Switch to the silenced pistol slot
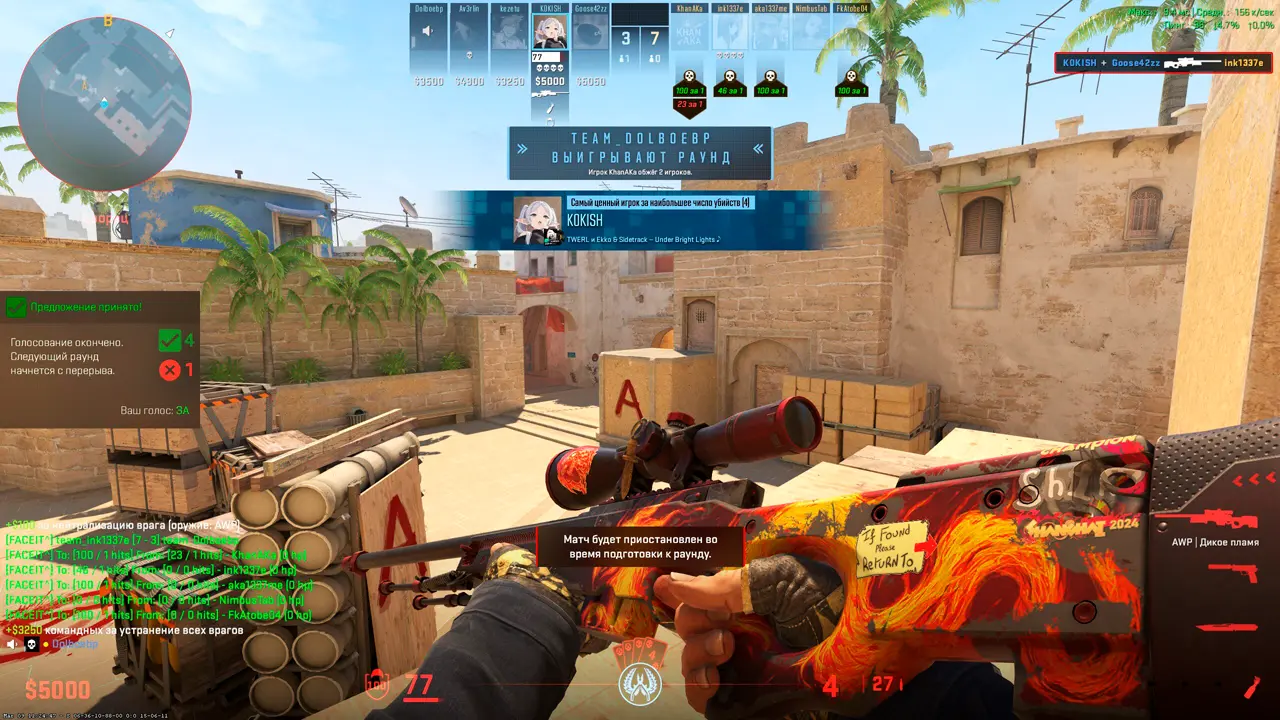Screen dimensions: 1280x720 (x=1233, y=573)
